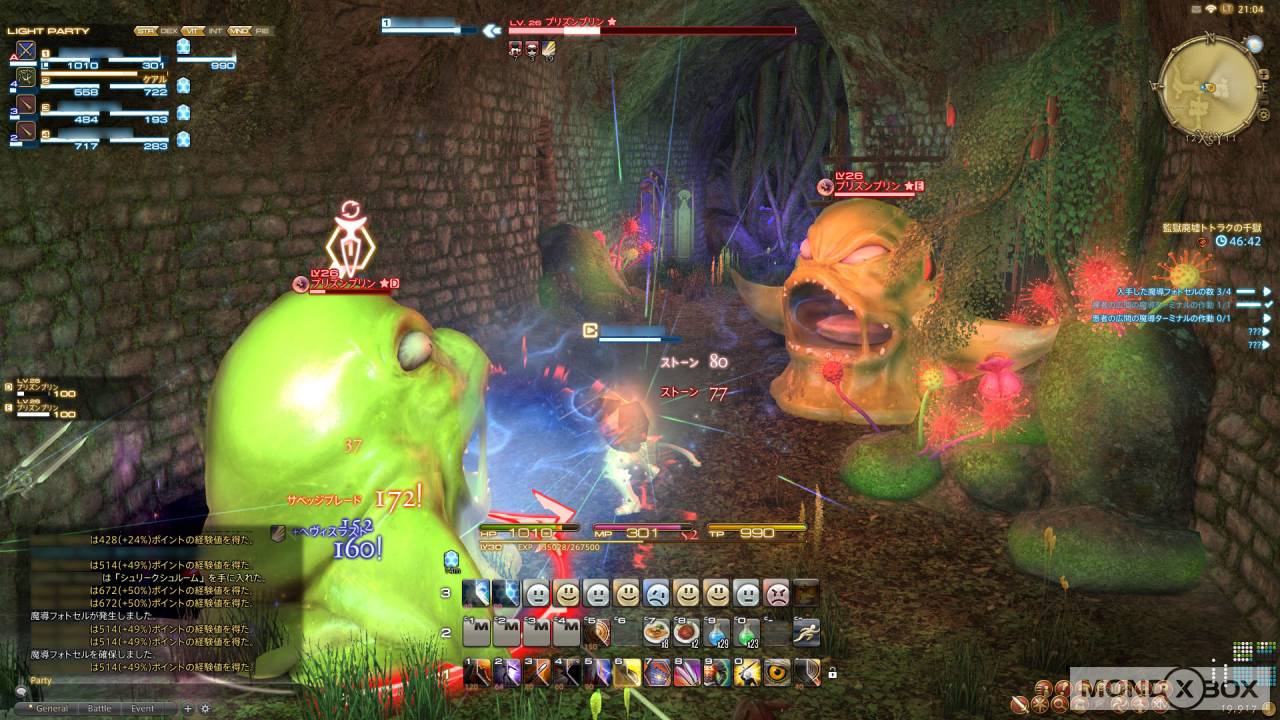This screenshot has width=1280, height=720.
Task: Drink the green potion
Action: click(x=746, y=632)
